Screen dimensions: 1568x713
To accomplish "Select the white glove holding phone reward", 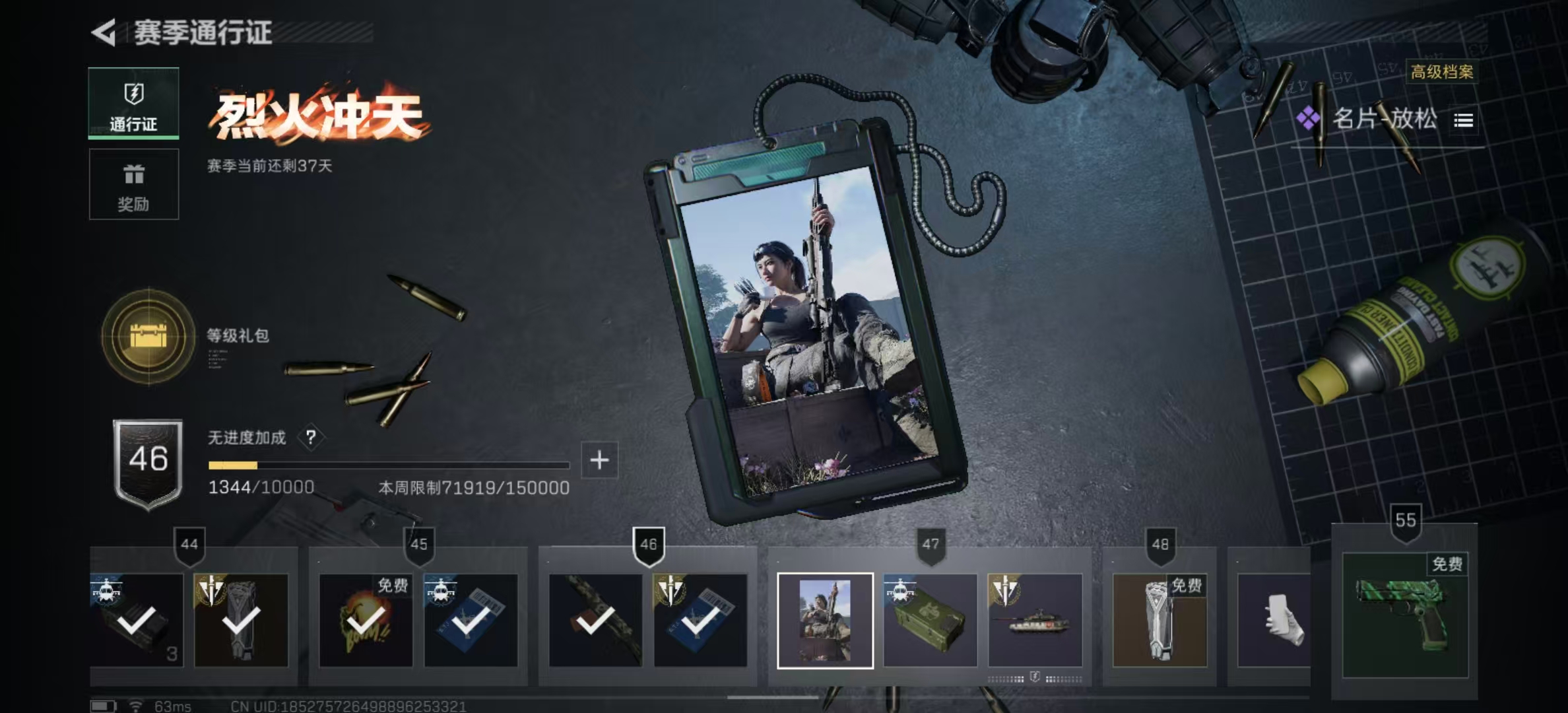I will coord(1275,621).
